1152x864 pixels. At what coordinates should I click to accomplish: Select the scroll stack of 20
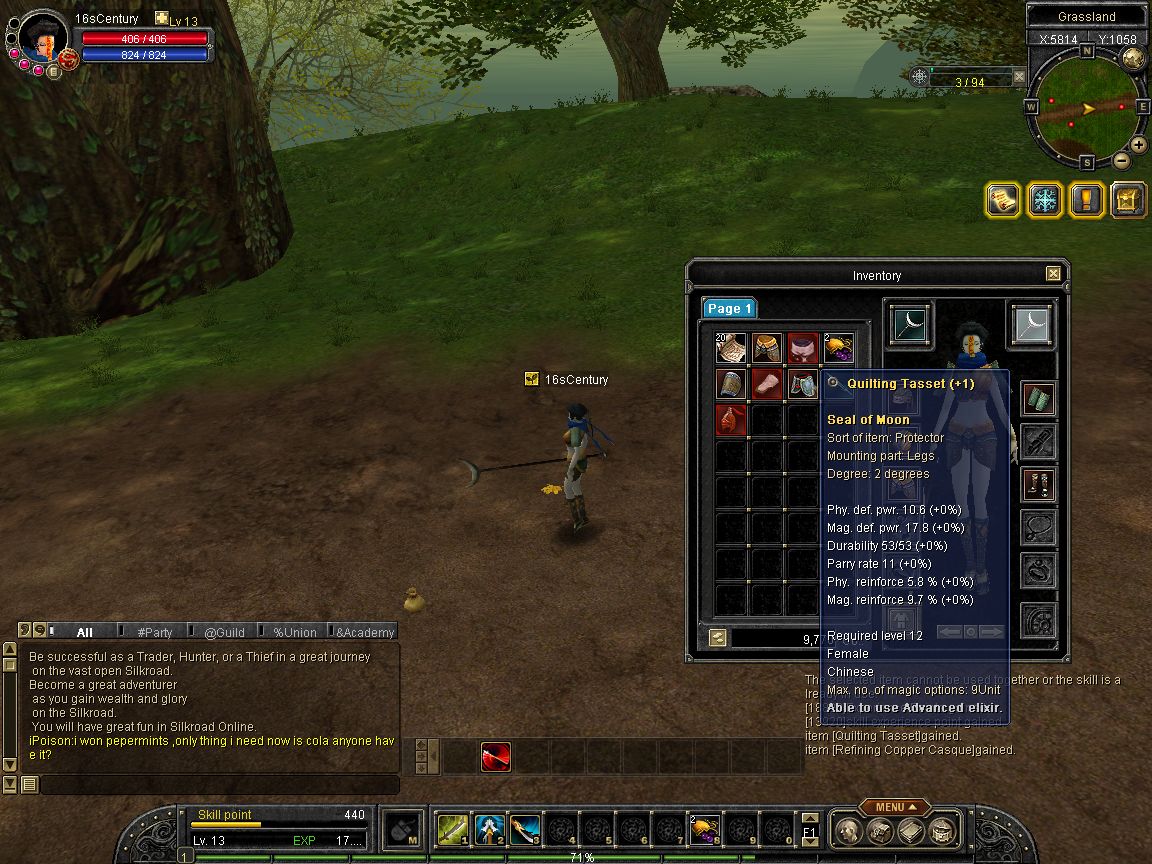point(731,348)
